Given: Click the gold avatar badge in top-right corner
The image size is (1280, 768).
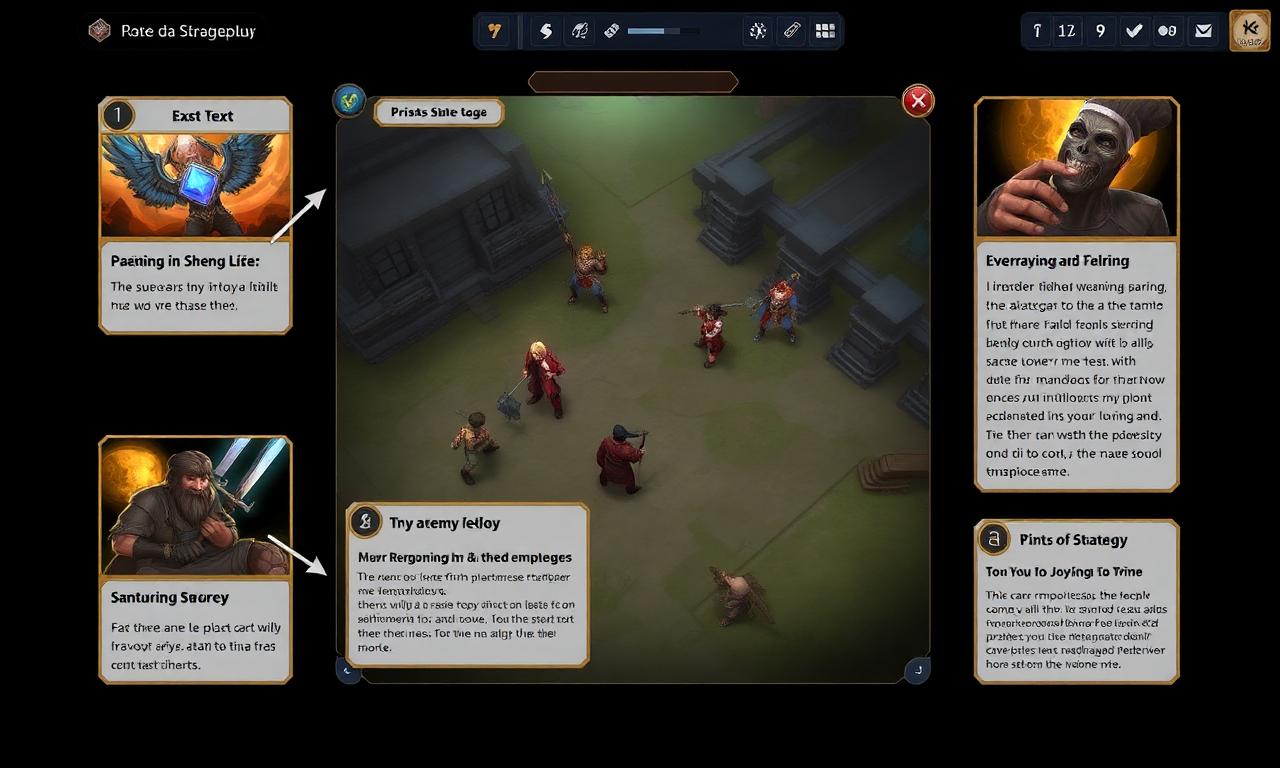Looking at the screenshot, I should [x=1249, y=31].
